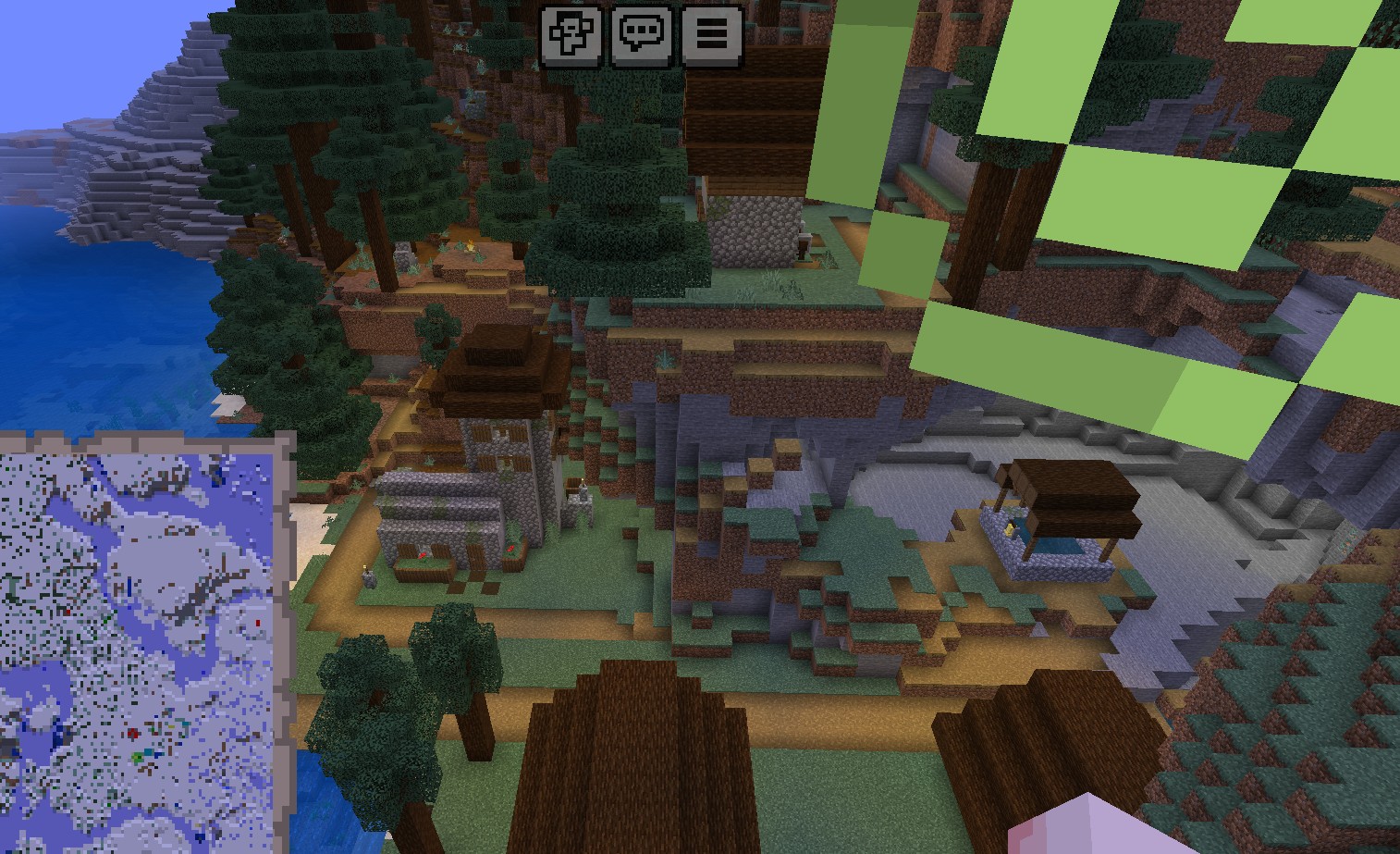This screenshot has height=854, width=1400.
Task: Open the emote figure button
Action: click(571, 35)
